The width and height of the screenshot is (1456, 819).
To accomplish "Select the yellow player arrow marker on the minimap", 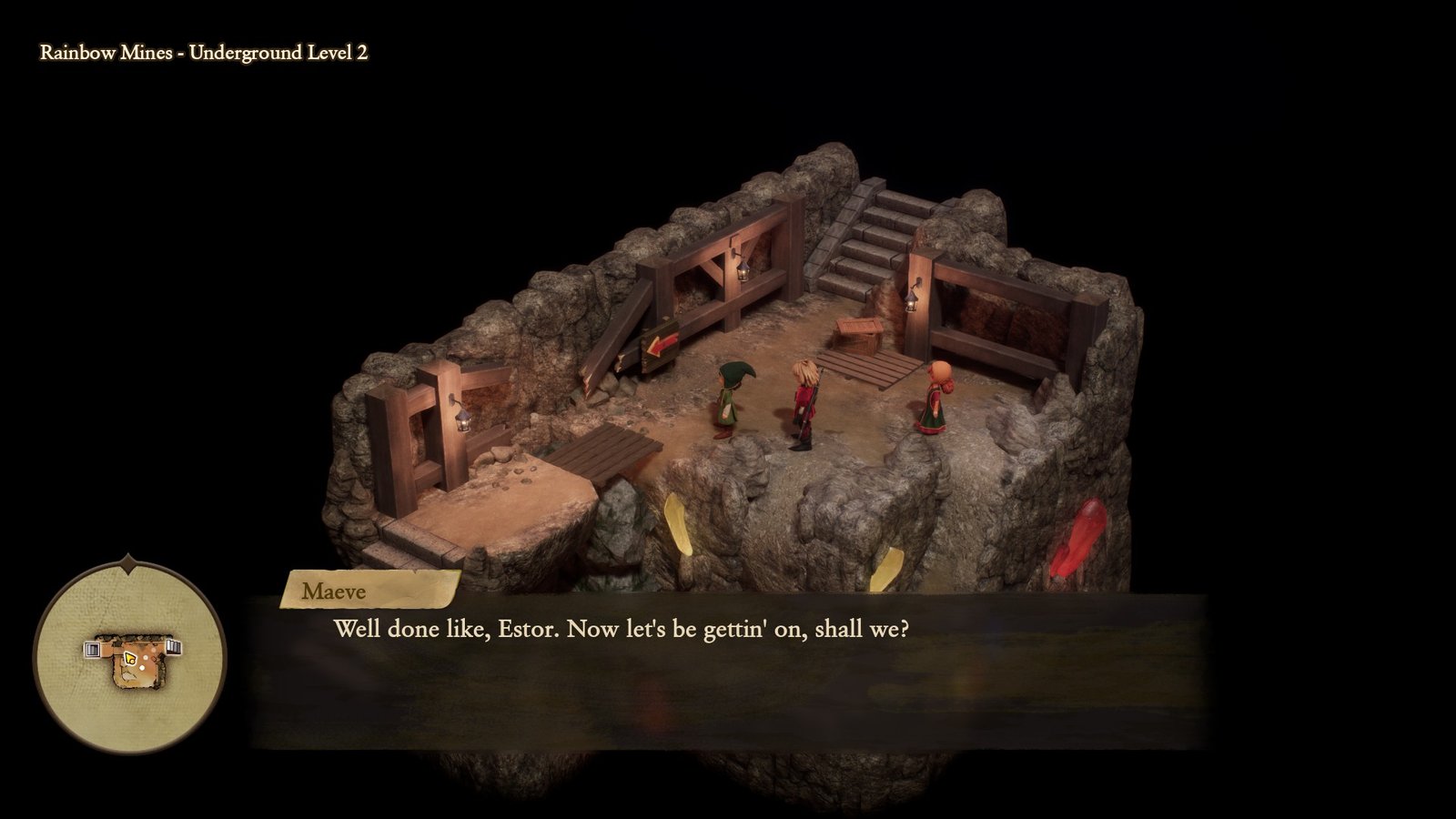I will tap(130, 658).
